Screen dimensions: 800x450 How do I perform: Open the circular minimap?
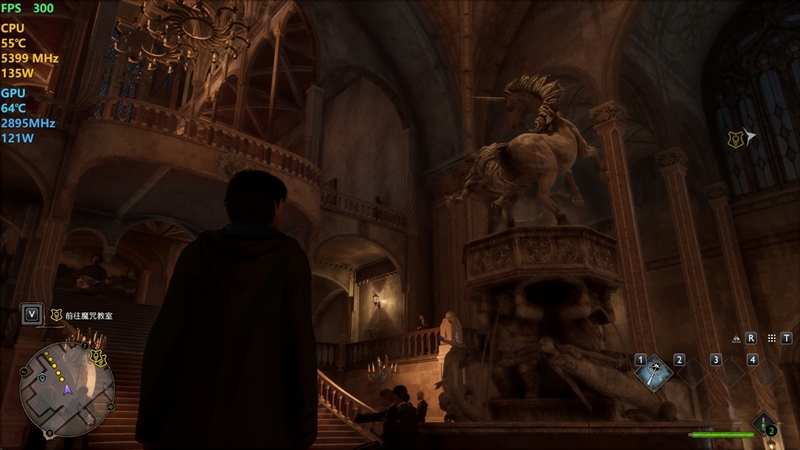click(x=66, y=388)
